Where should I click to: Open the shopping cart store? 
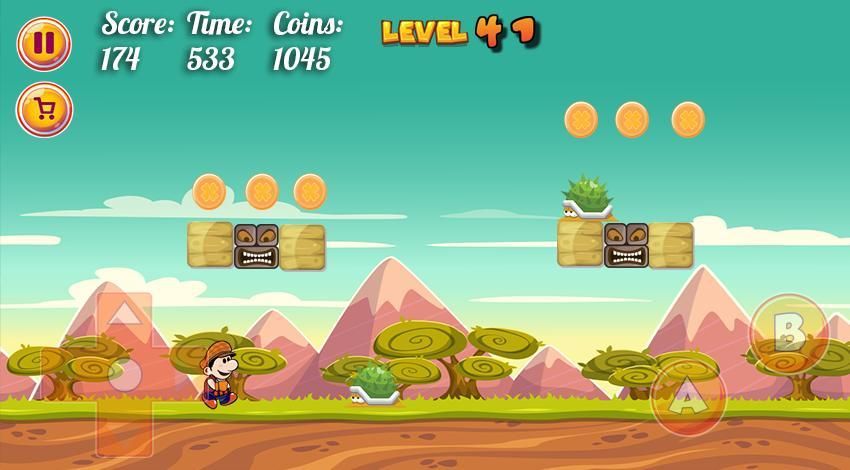tap(44, 109)
